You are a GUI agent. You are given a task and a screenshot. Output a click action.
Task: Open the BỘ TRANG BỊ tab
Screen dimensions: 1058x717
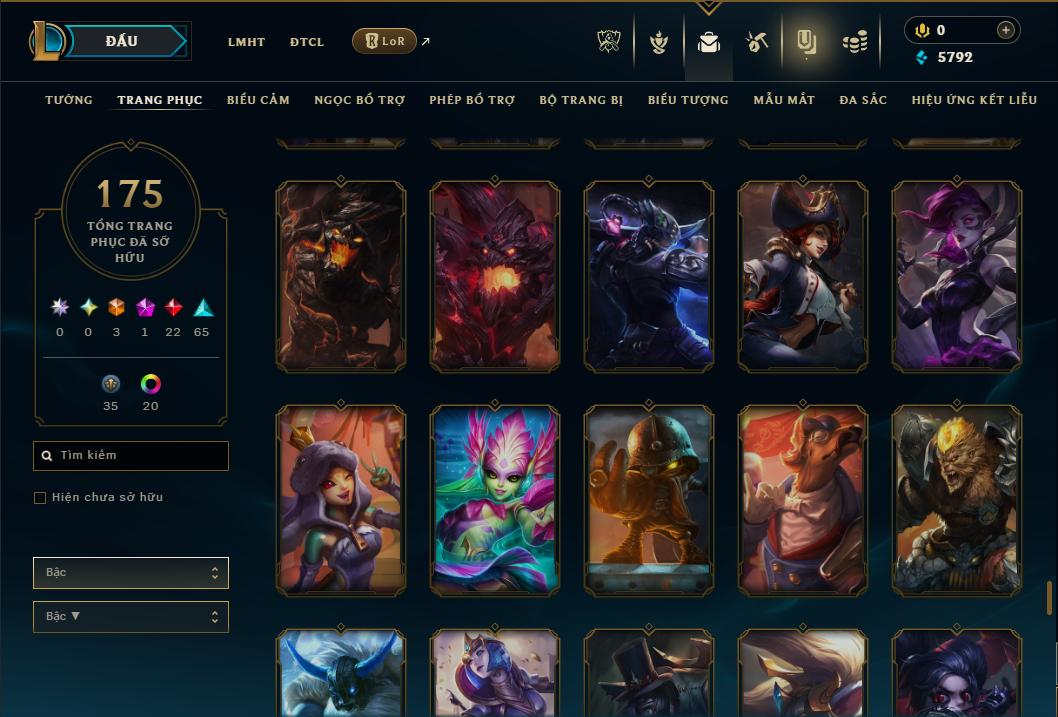[x=581, y=100]
